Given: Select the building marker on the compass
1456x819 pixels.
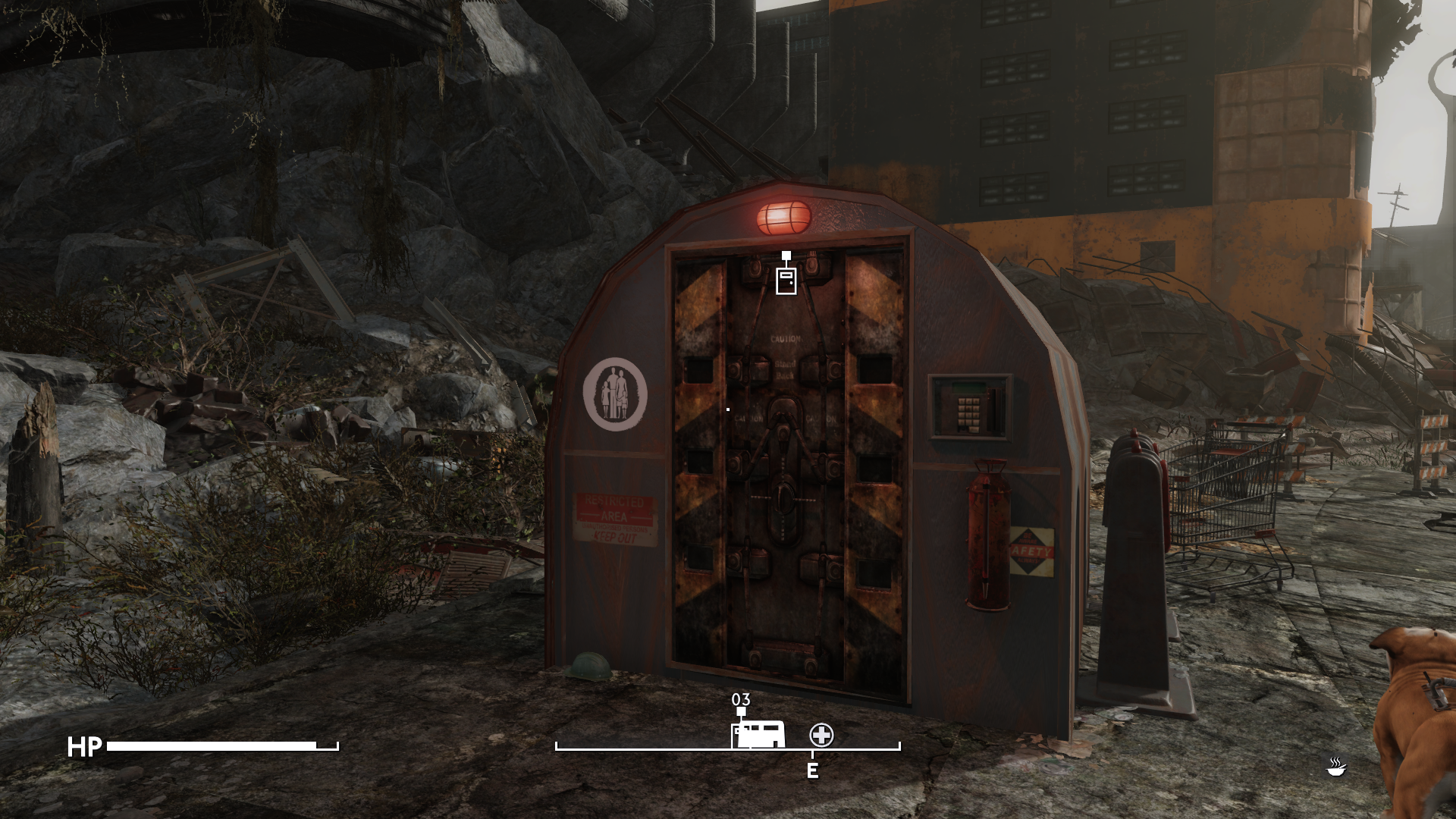Looking at the screenshot, I should tap(758, 736).
